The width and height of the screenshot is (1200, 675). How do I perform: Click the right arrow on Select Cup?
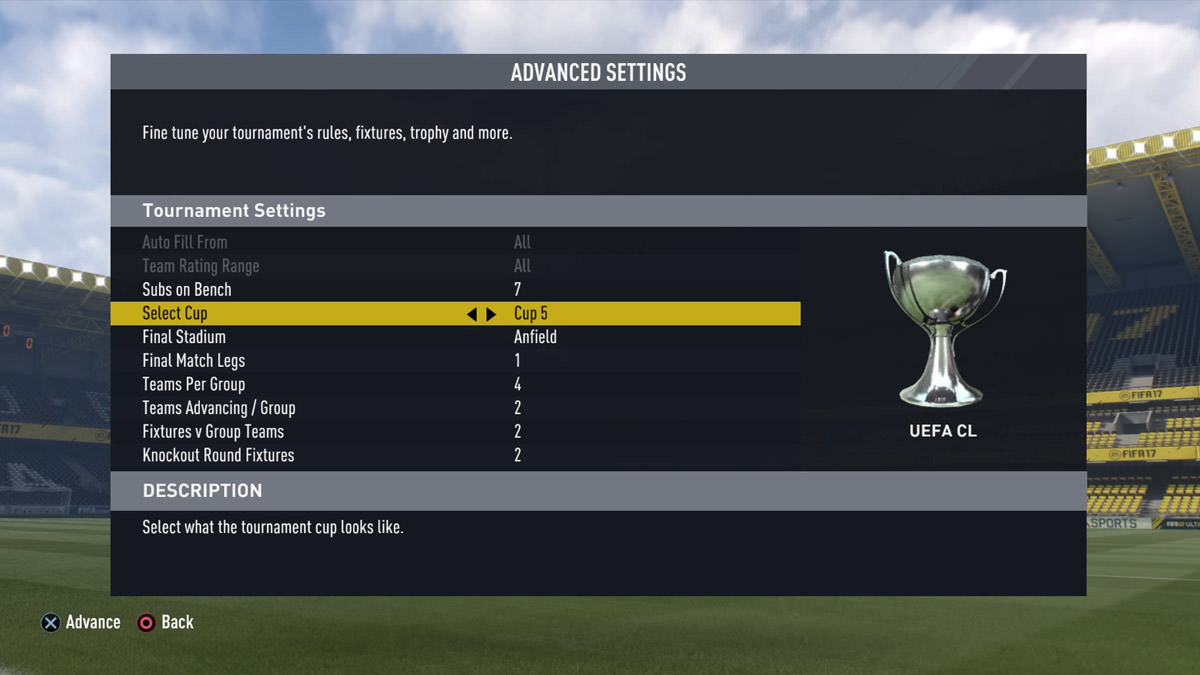[x=491, y=314]
